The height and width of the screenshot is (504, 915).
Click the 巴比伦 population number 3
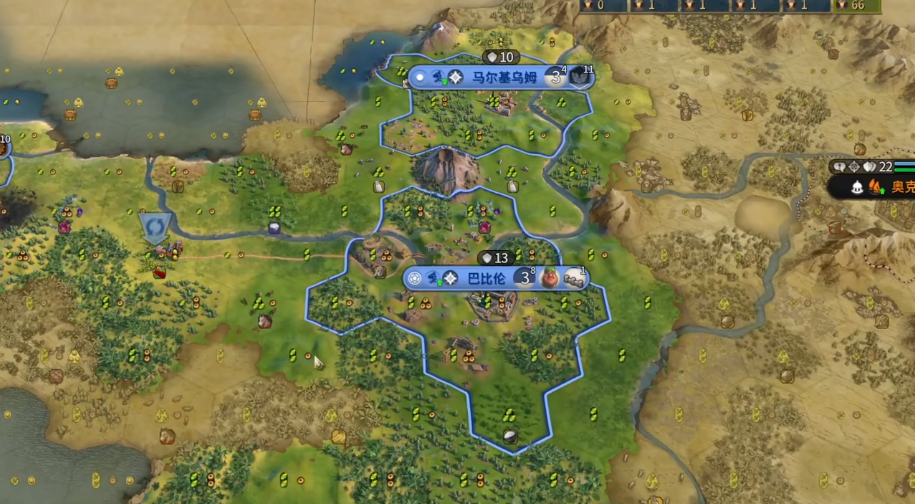[x=525, y=278]
